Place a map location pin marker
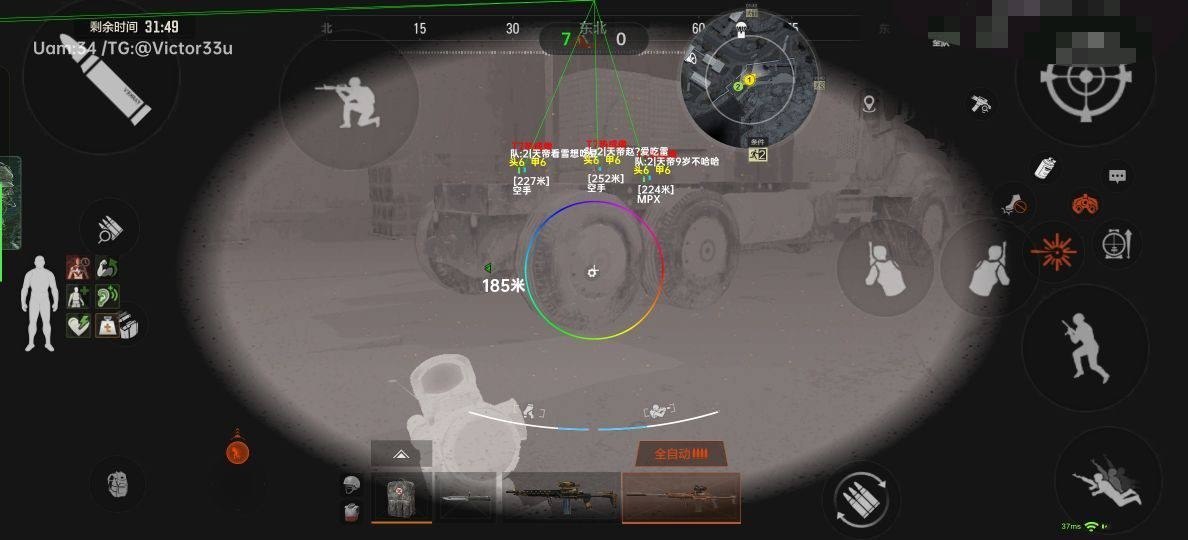Image resolution: width=1188 pixels, height=540 pixels. click(869, 104)
